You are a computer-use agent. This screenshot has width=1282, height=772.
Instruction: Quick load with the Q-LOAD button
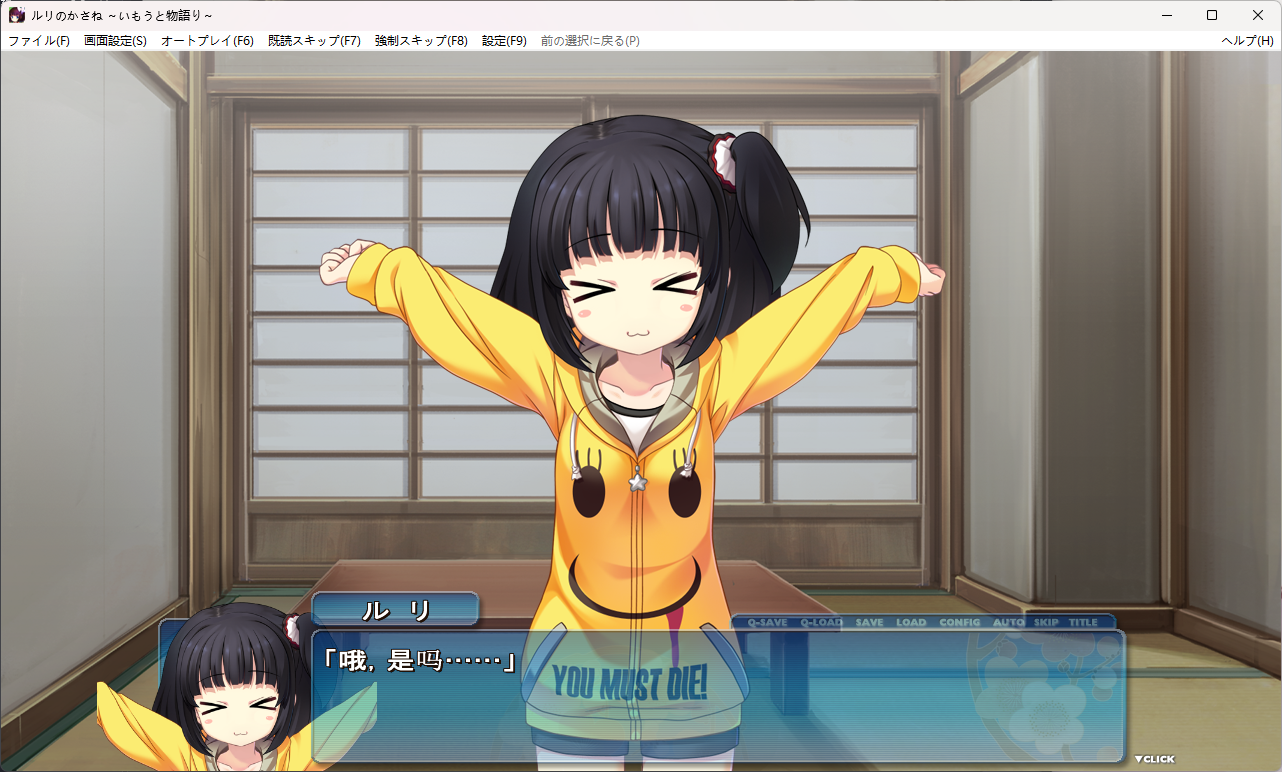[x=821, y=622]
